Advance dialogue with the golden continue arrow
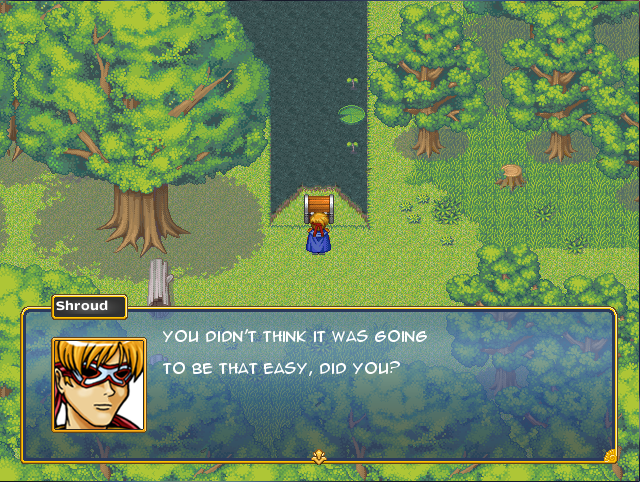The height and width of the screenshot is (482, 640). click(319, 457)
